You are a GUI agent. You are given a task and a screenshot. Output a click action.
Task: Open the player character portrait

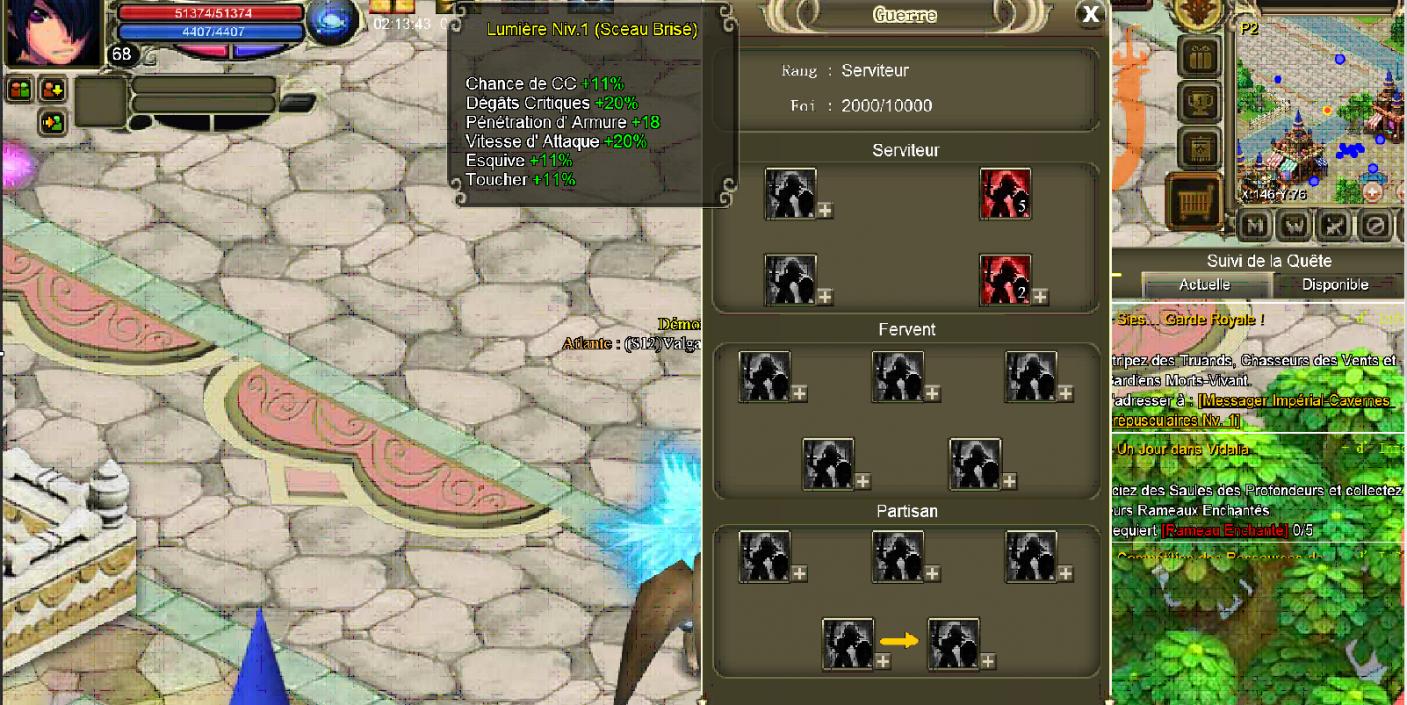pos(52,32)
